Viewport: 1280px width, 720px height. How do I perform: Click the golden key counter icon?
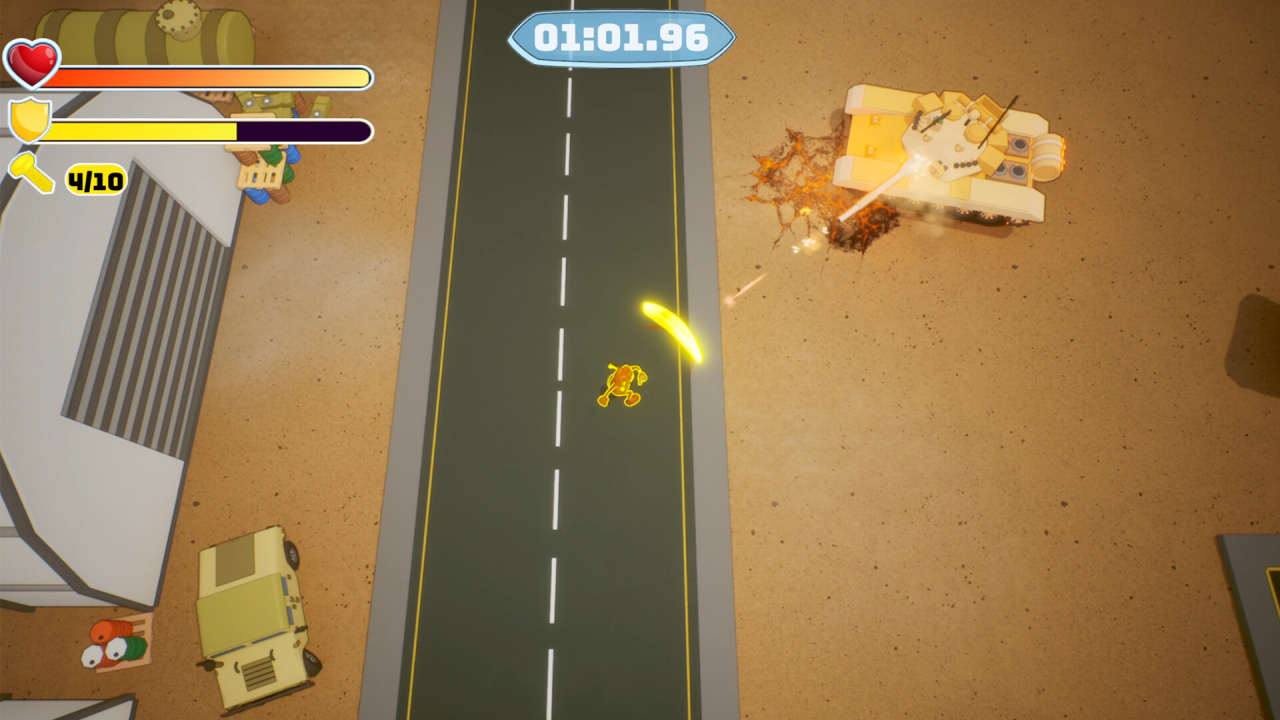pyautogui.click(x=32, y=174)
